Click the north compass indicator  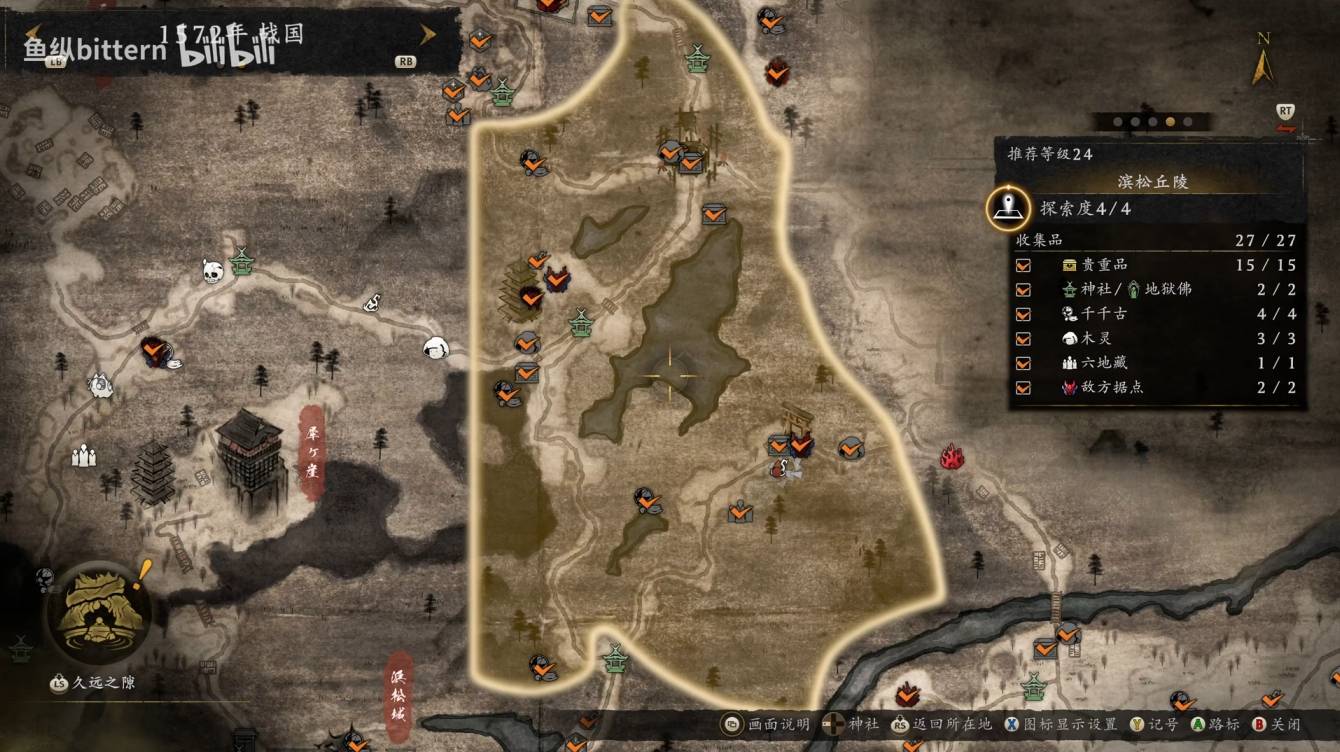click(x=1263, y=60)
